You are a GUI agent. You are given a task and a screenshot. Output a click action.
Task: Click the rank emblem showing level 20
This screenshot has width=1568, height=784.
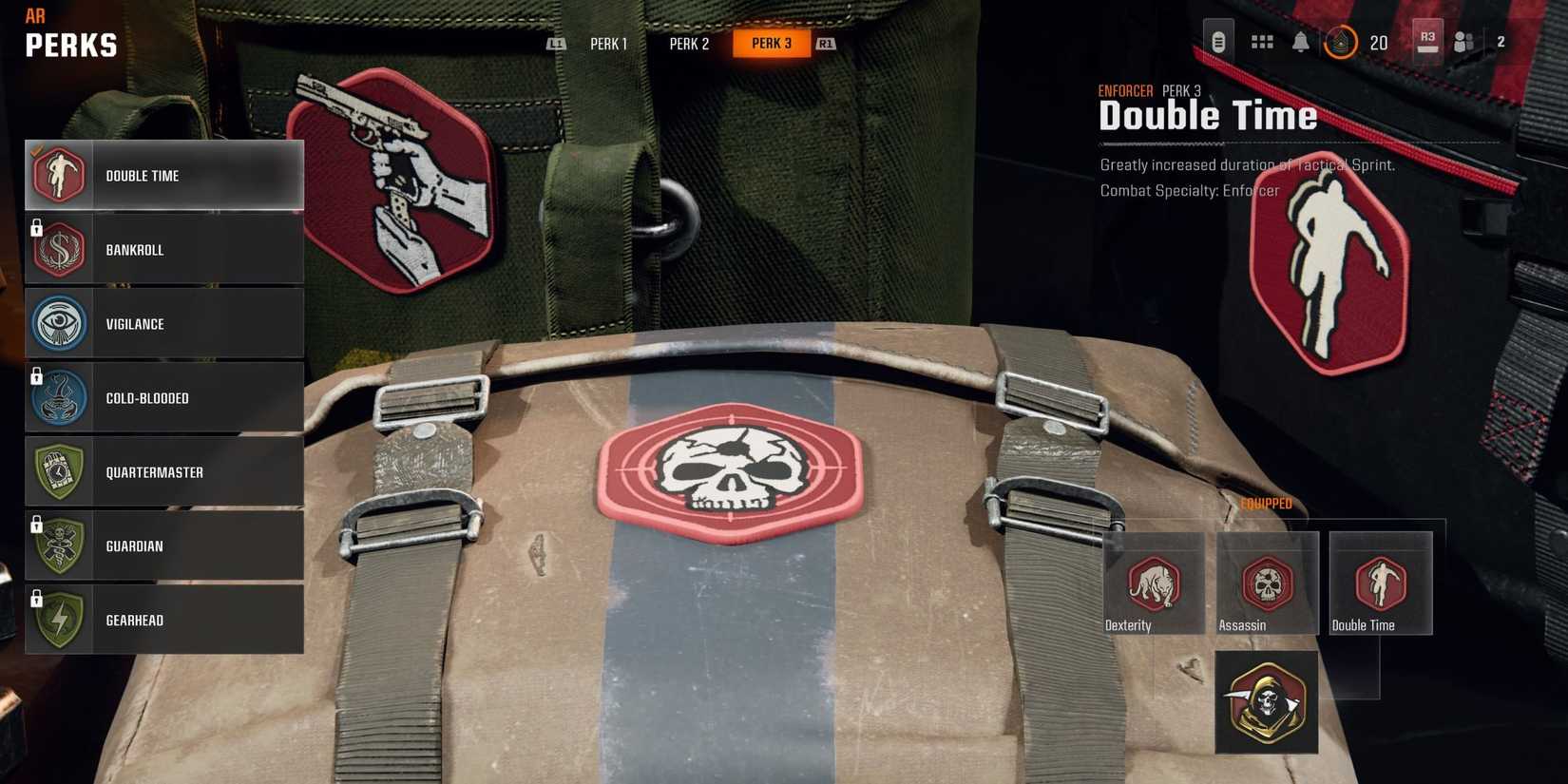click(x=1342, y=42)
